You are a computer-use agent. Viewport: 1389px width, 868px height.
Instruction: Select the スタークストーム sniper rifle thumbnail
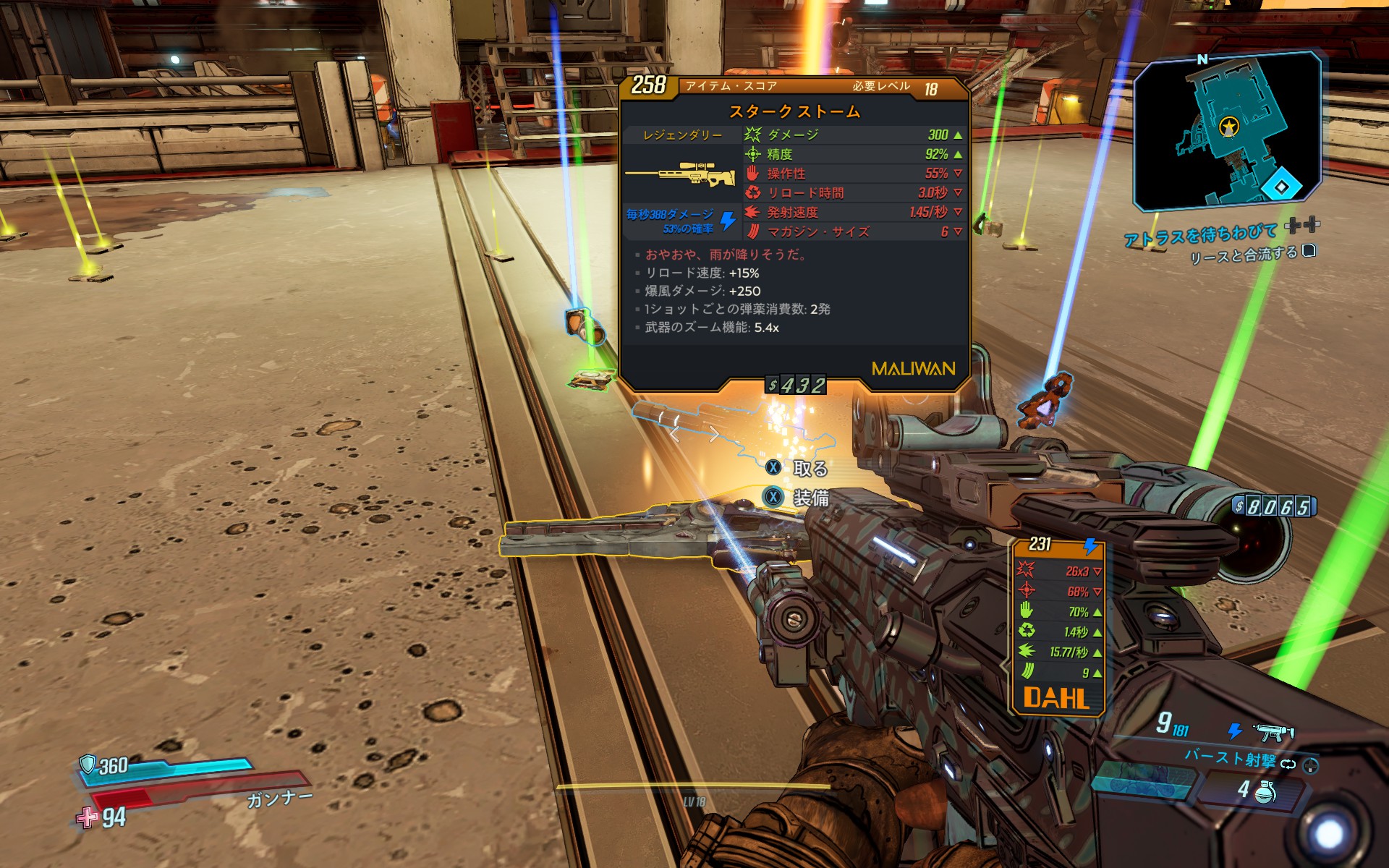680,176
